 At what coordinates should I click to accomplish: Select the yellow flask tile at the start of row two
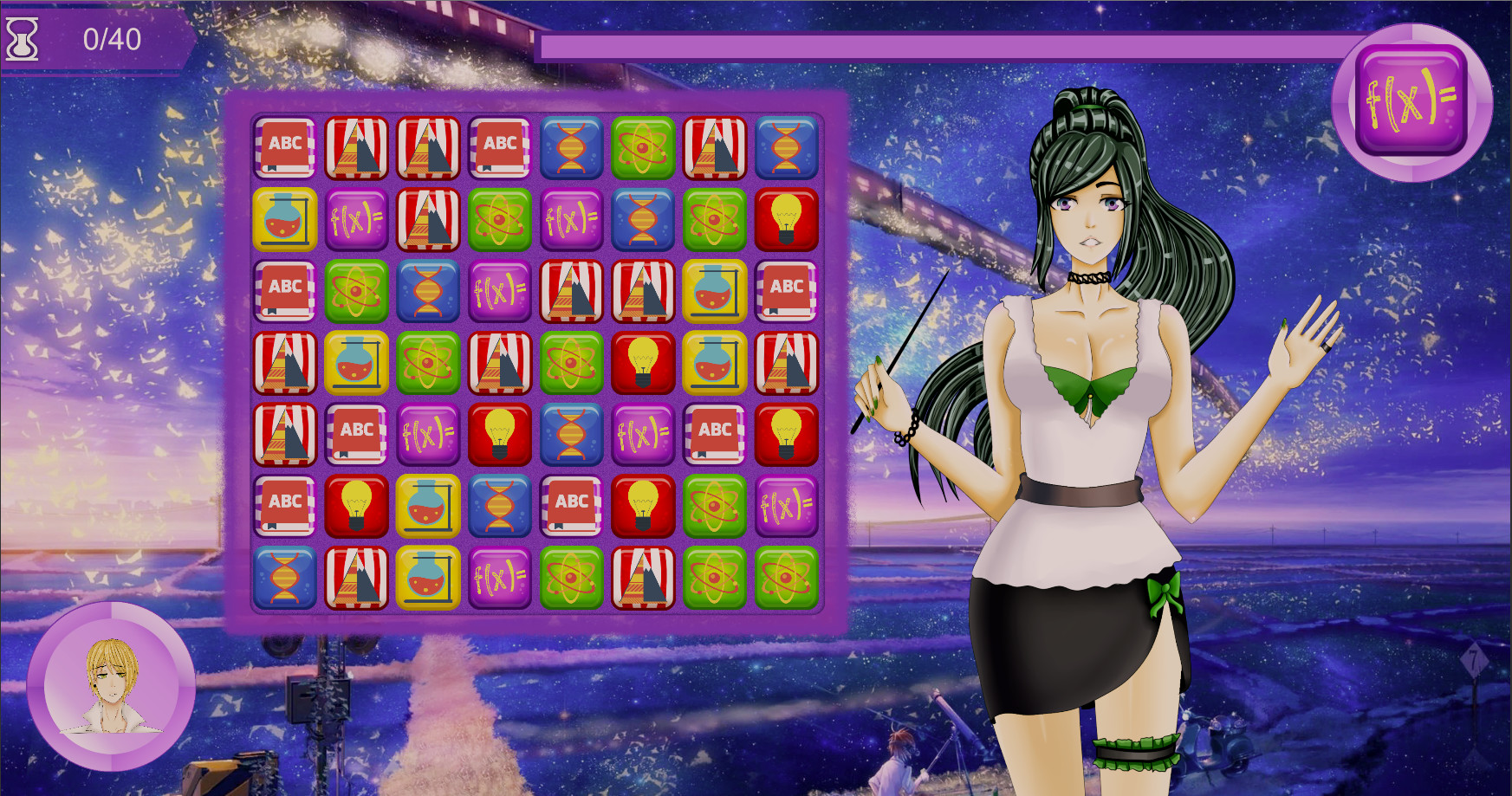coord(284,218)
